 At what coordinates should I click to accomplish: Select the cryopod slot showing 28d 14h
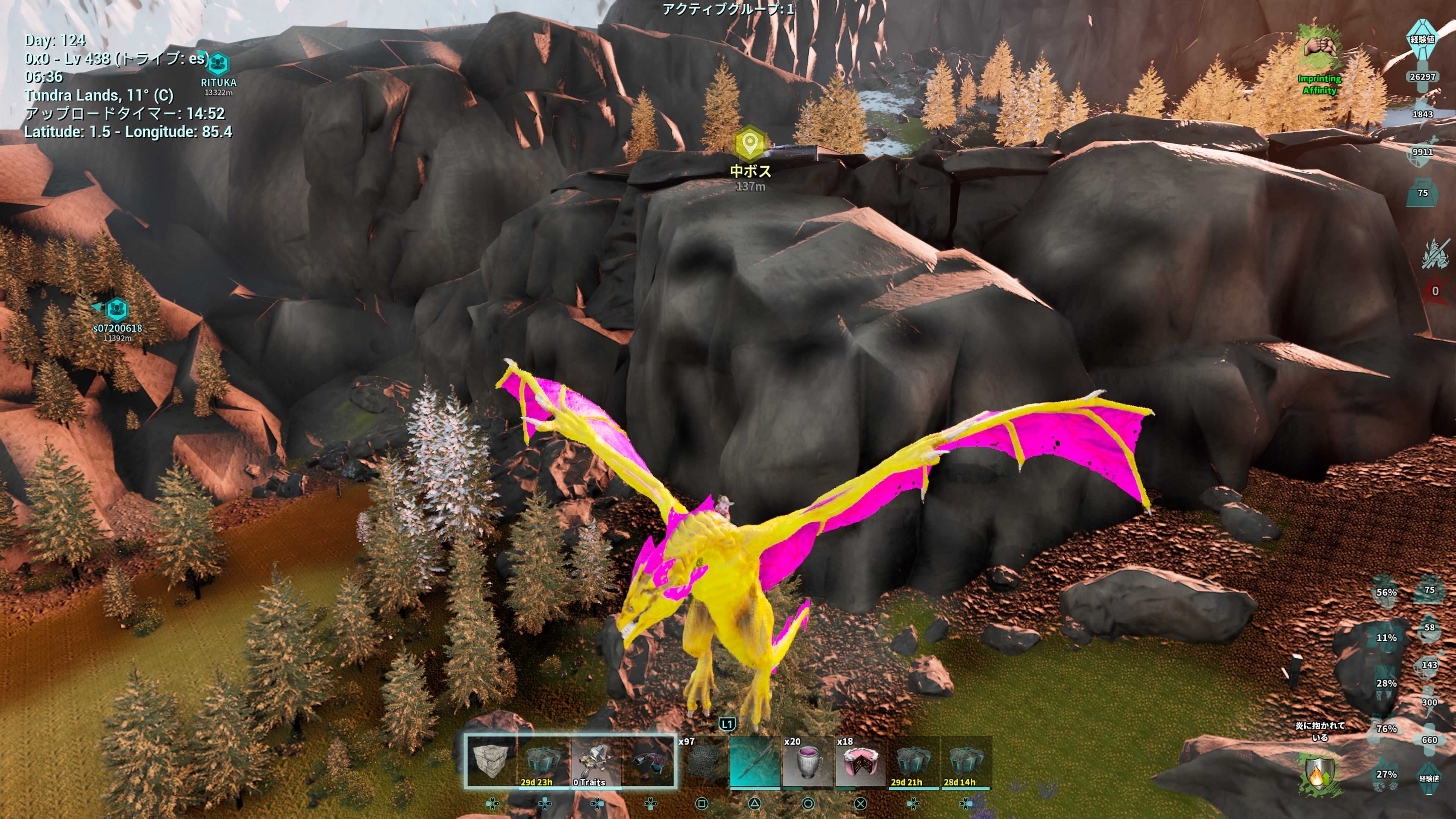pos(965,760)
